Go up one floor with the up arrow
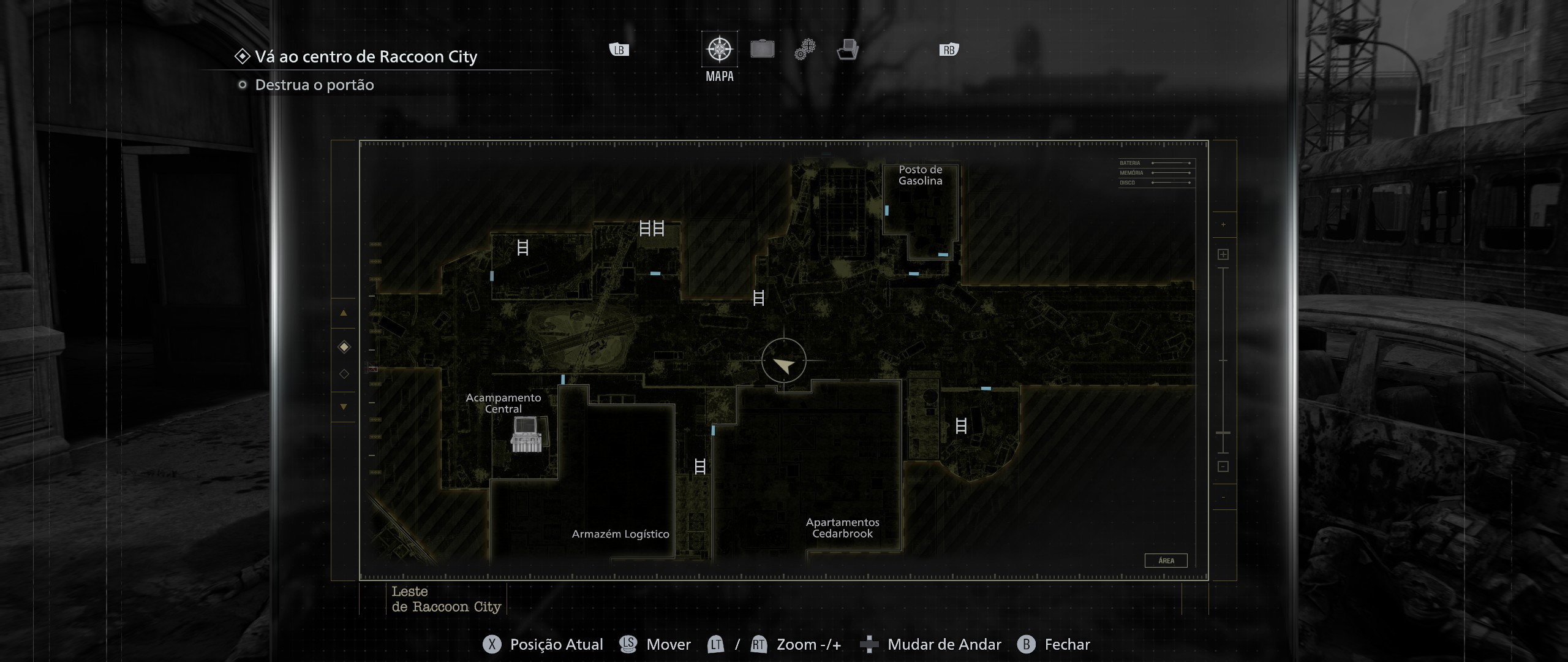This screenshot has height=662, width=1568. pos(344,313)
